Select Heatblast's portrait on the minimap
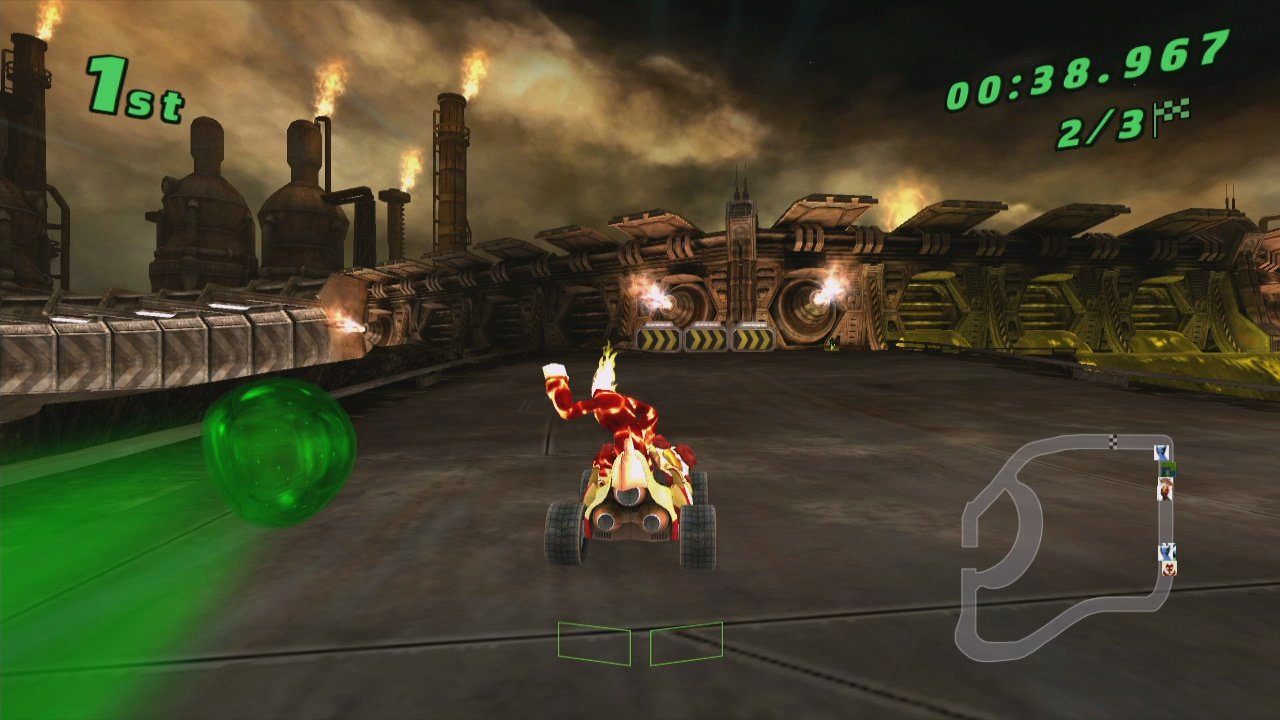 coord(1163,488)
